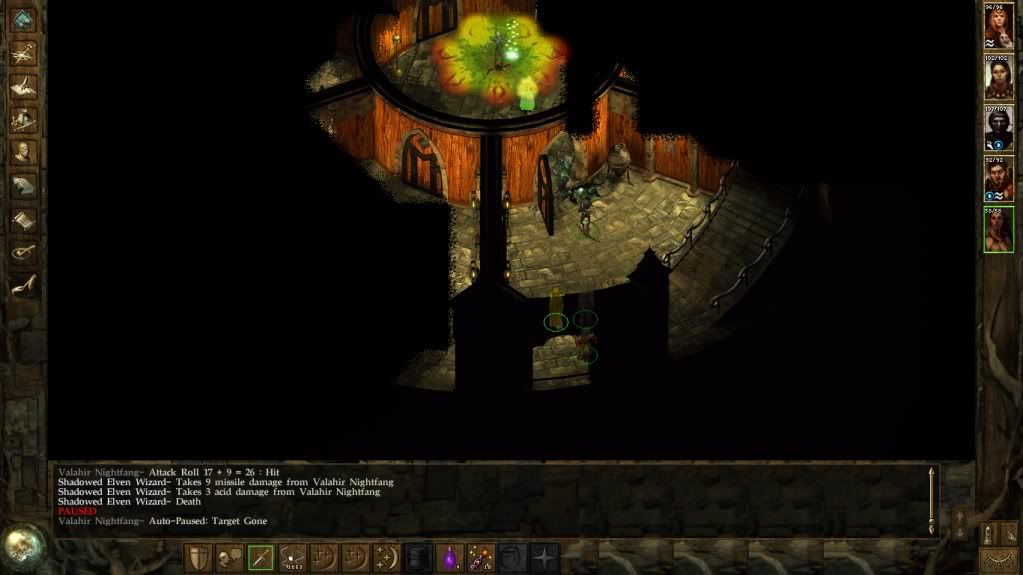Open the inventory button with gear pile
The height and width of the screenshot is (575, 1023).
[x=23, y=120]
